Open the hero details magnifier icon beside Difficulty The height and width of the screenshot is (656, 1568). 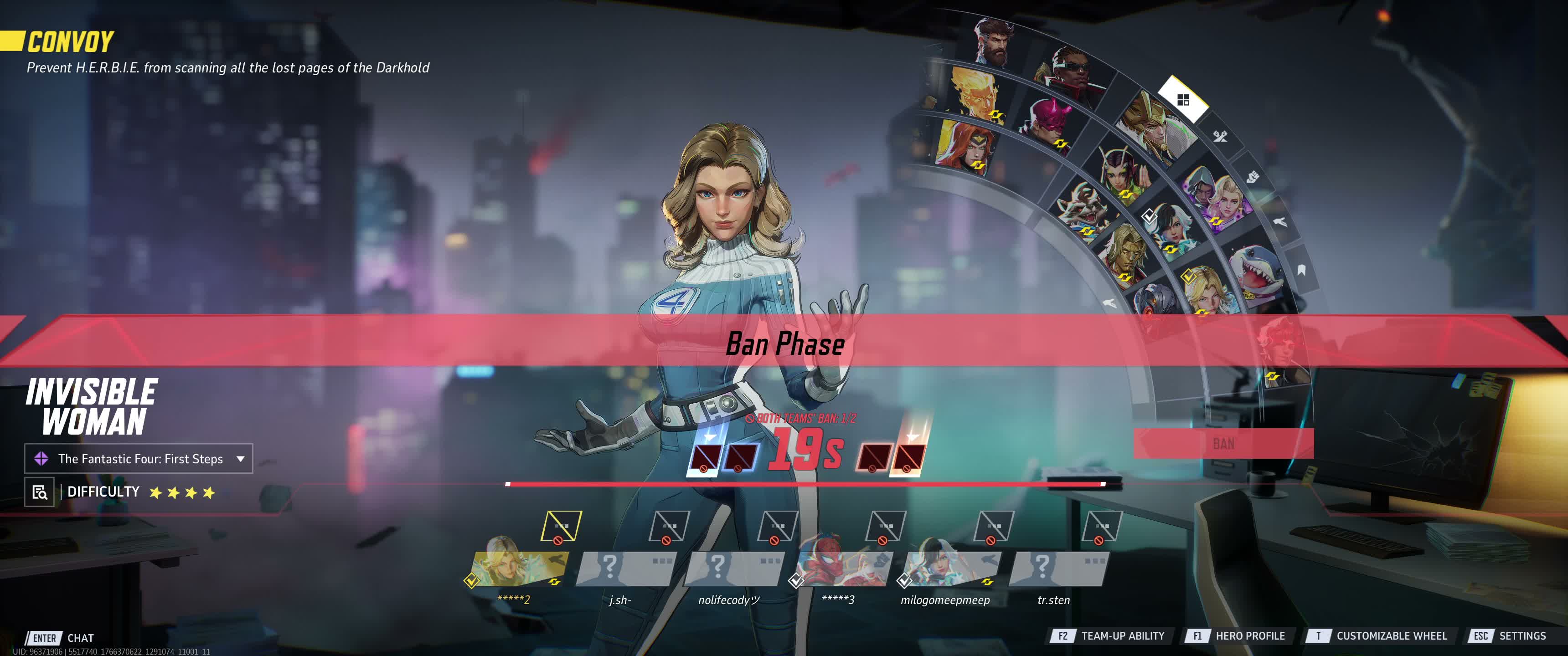(x=40, y=492)
